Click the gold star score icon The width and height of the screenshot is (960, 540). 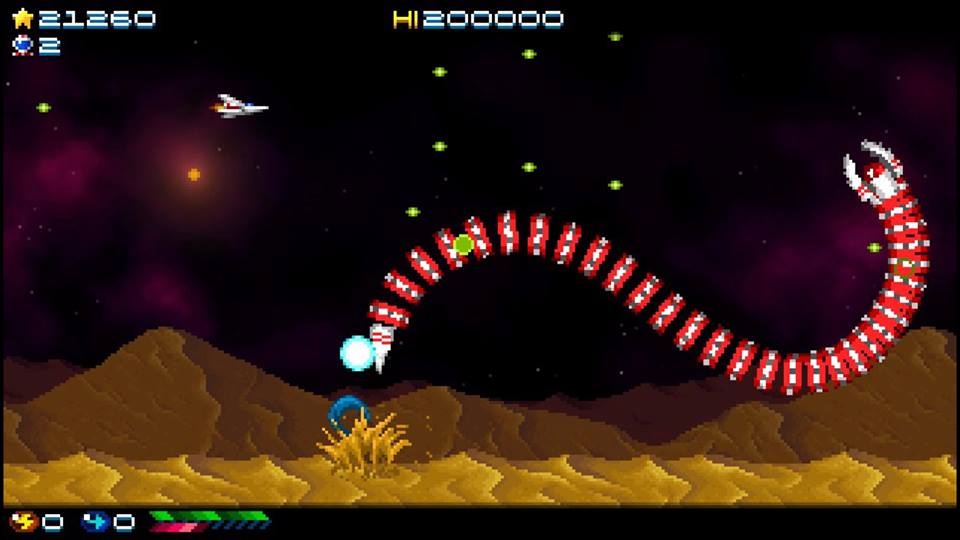coord(21,18)
